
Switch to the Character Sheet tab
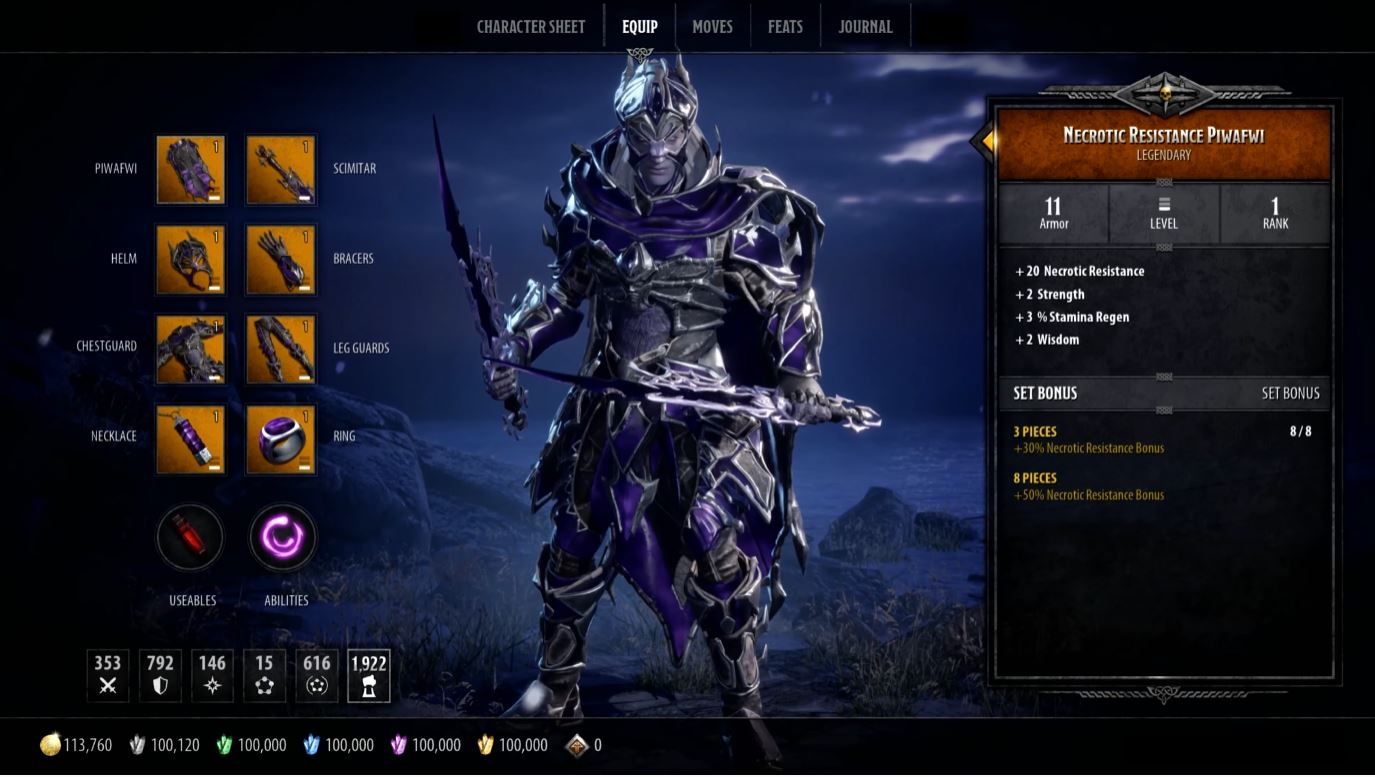531,26
